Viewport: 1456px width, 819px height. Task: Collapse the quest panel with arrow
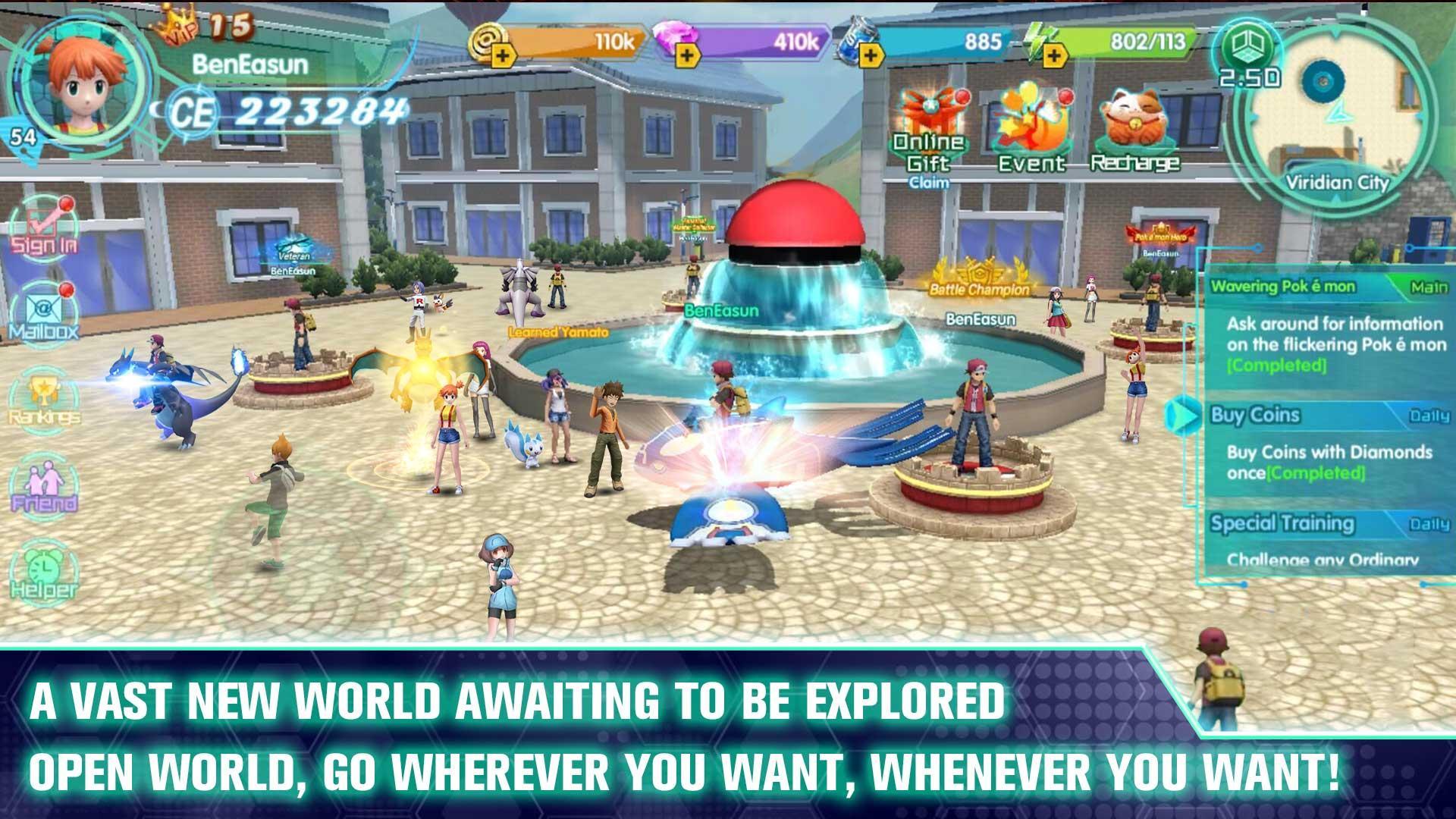click(x=1182, y=415)
